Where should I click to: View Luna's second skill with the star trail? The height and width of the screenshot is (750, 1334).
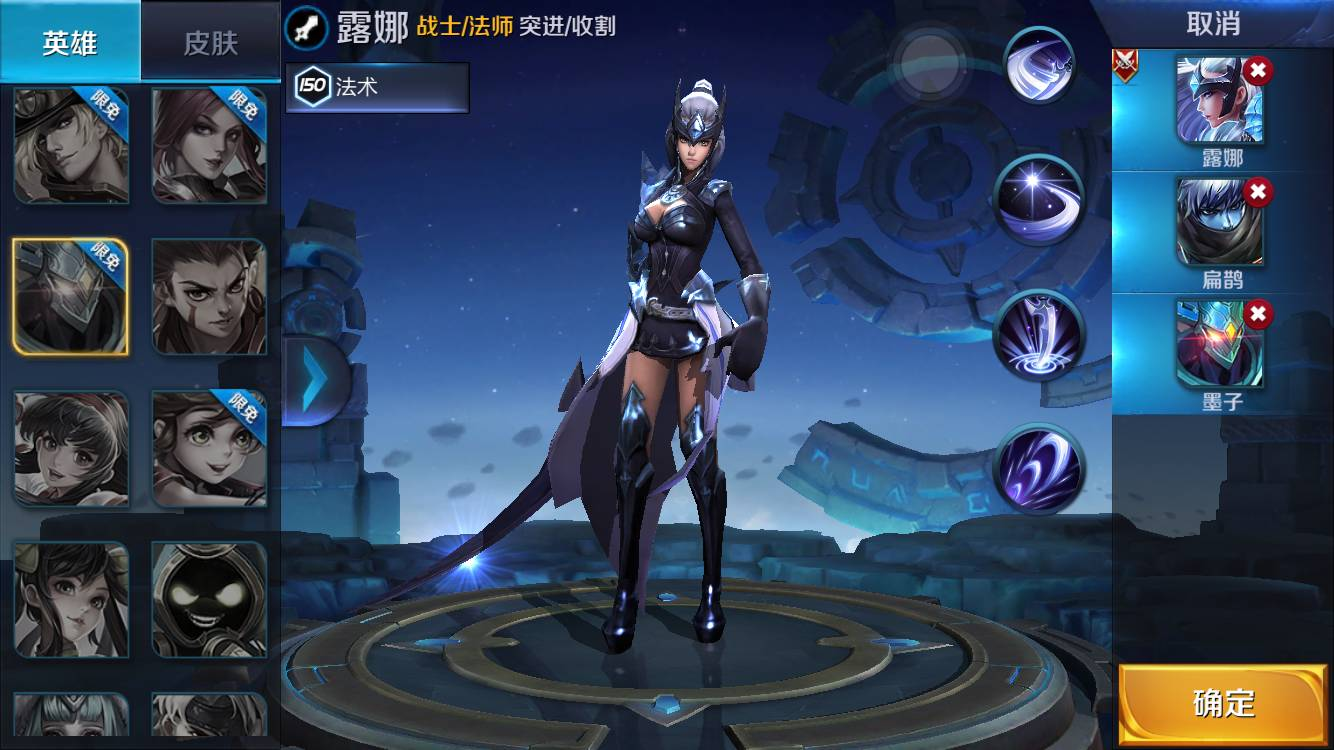(x=1040, y=199)
